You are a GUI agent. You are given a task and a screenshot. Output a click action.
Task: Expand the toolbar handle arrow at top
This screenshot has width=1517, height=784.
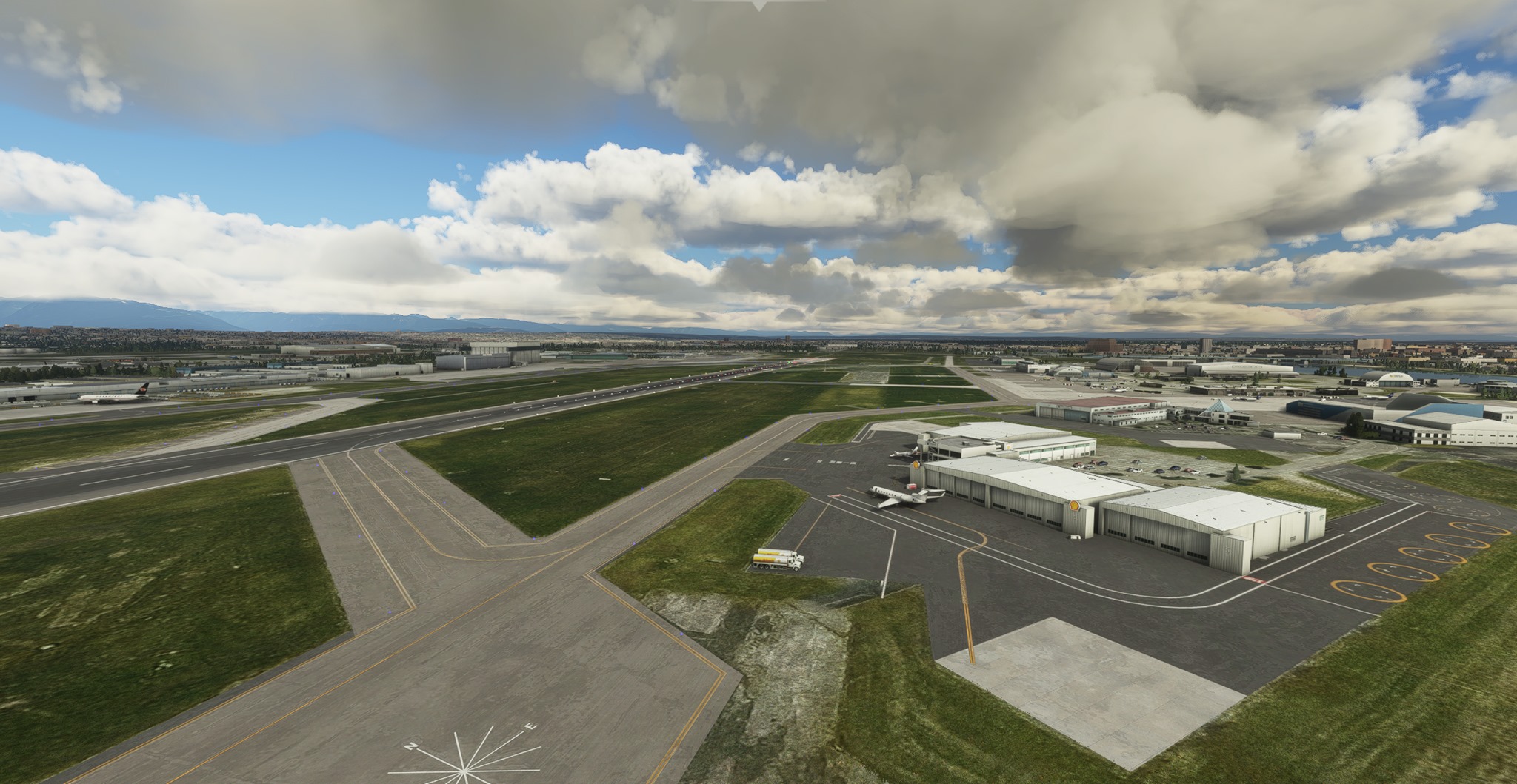[758, 4]
